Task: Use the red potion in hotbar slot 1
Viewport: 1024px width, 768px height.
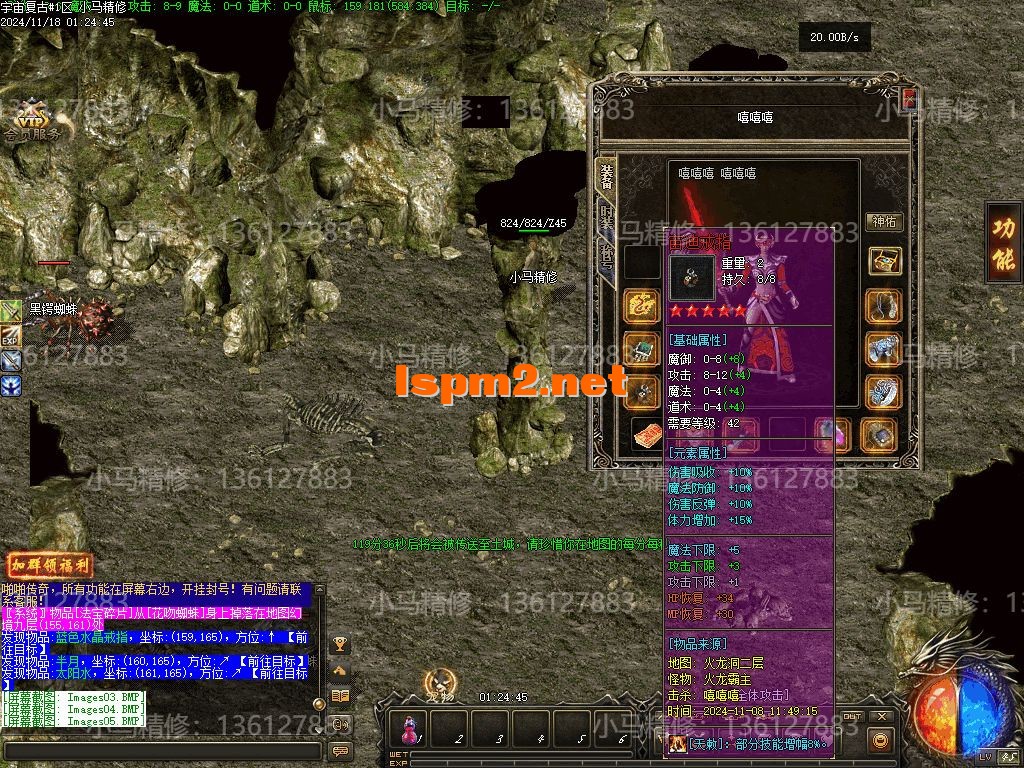Action: (409, 728)
